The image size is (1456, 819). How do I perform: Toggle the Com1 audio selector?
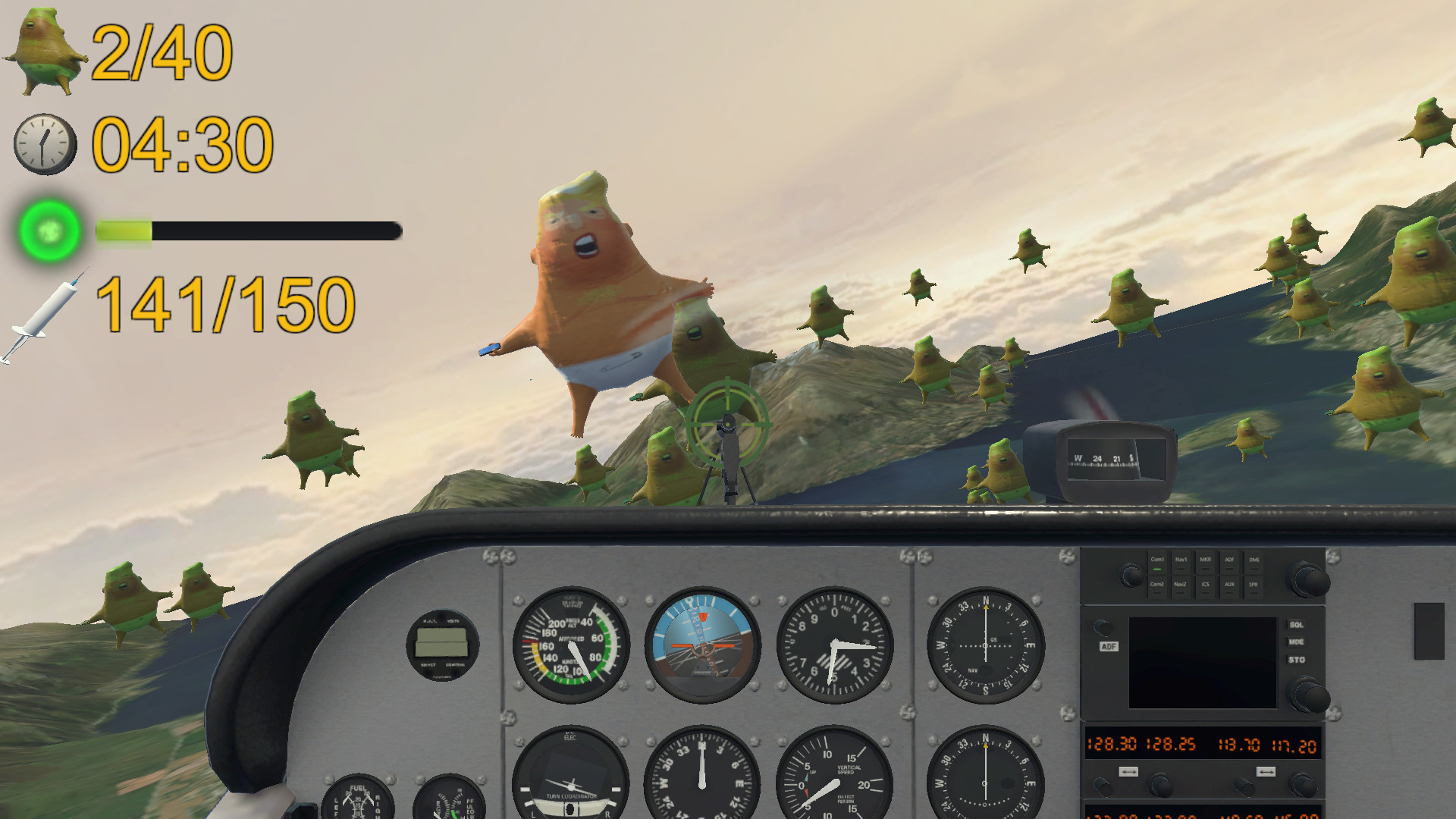1158,563
